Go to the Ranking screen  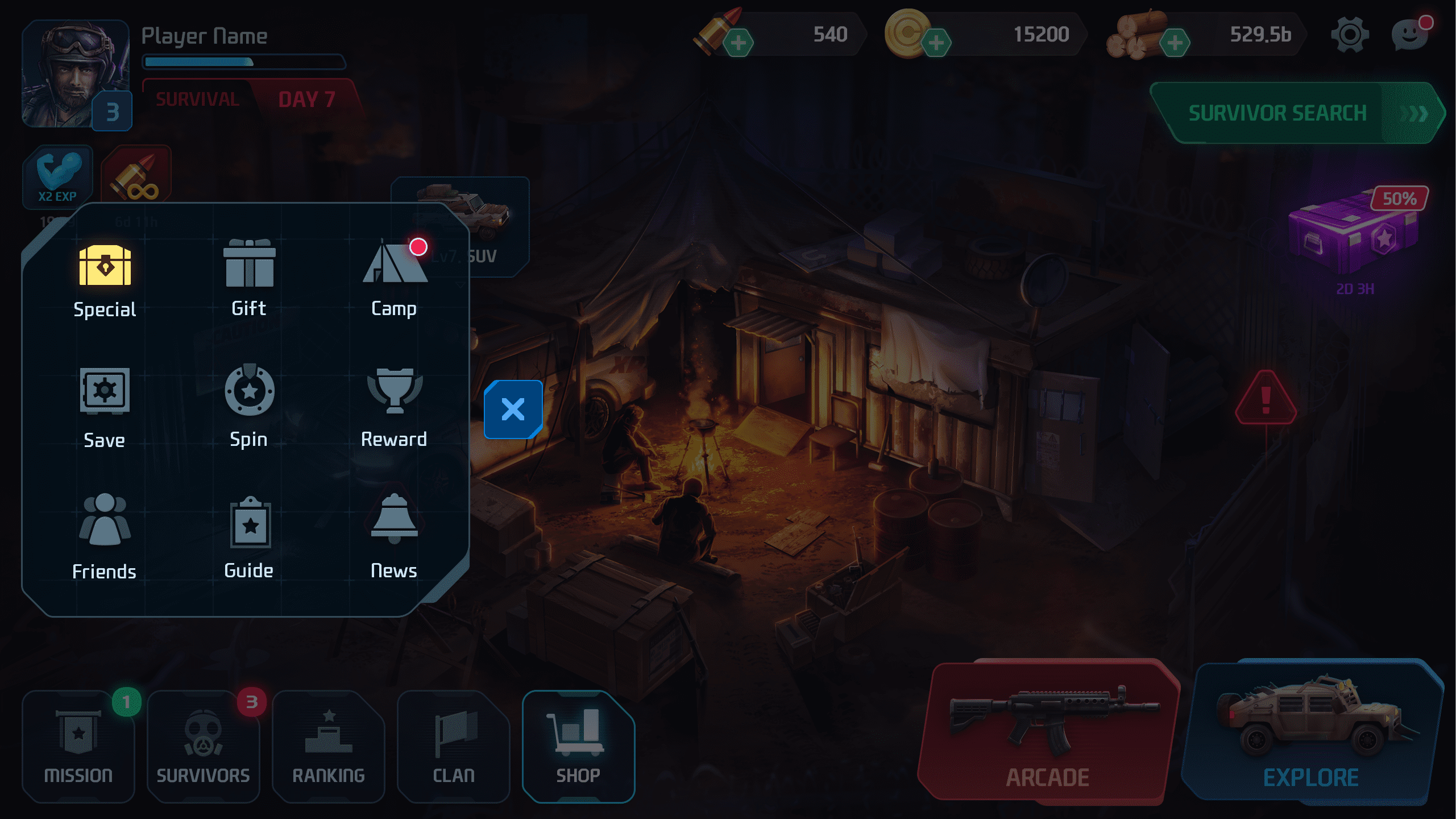pos(329,746)
